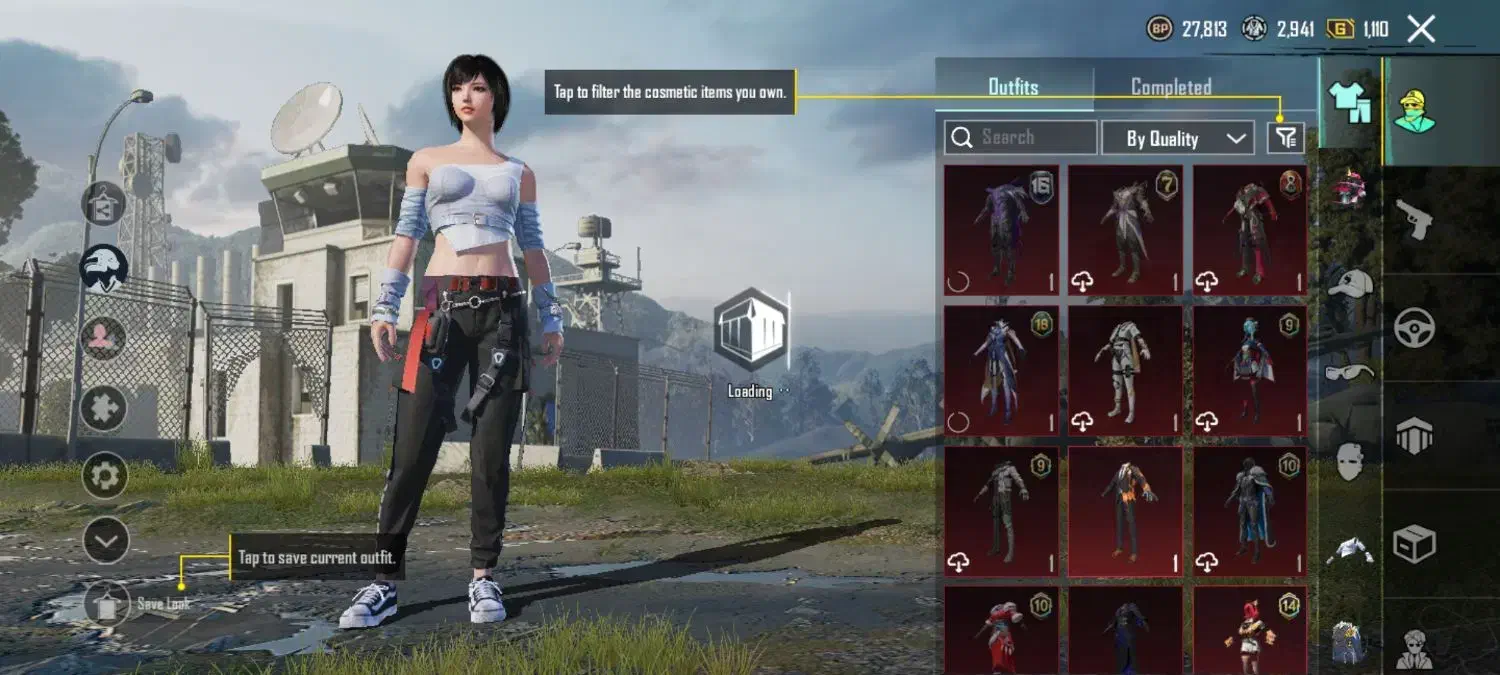Open the By Quality sort dropdown
The width and height of the screenshot is (1500, 675).
pos(1178,138)
